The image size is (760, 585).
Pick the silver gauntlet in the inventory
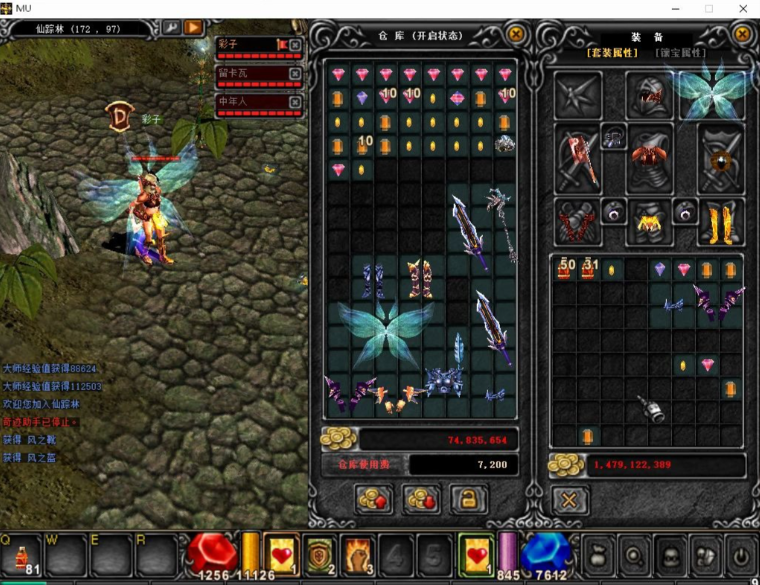pyautogui.click(x=651, y=408)
